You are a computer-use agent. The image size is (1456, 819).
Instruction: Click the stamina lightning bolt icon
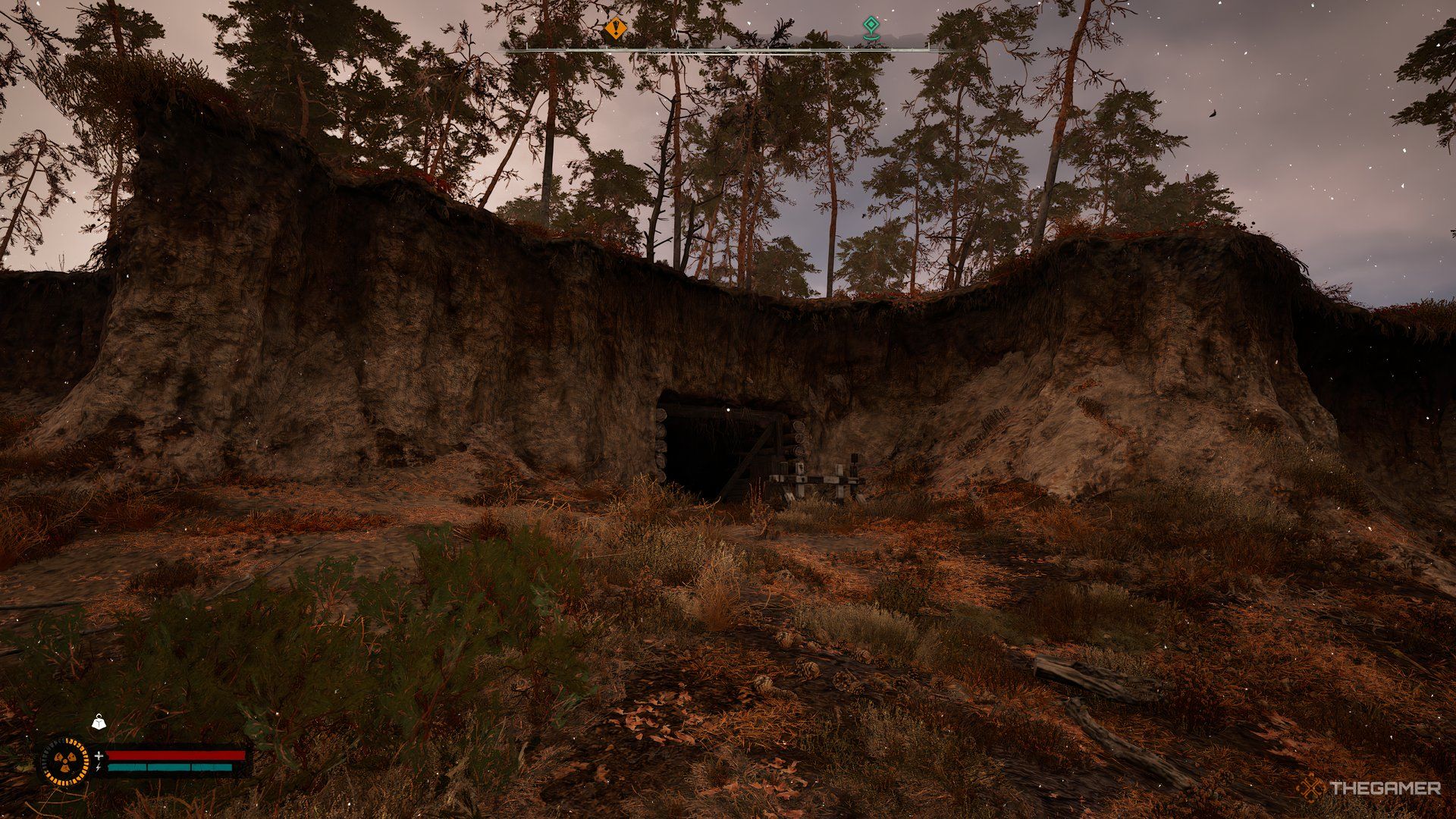[99, 767]
